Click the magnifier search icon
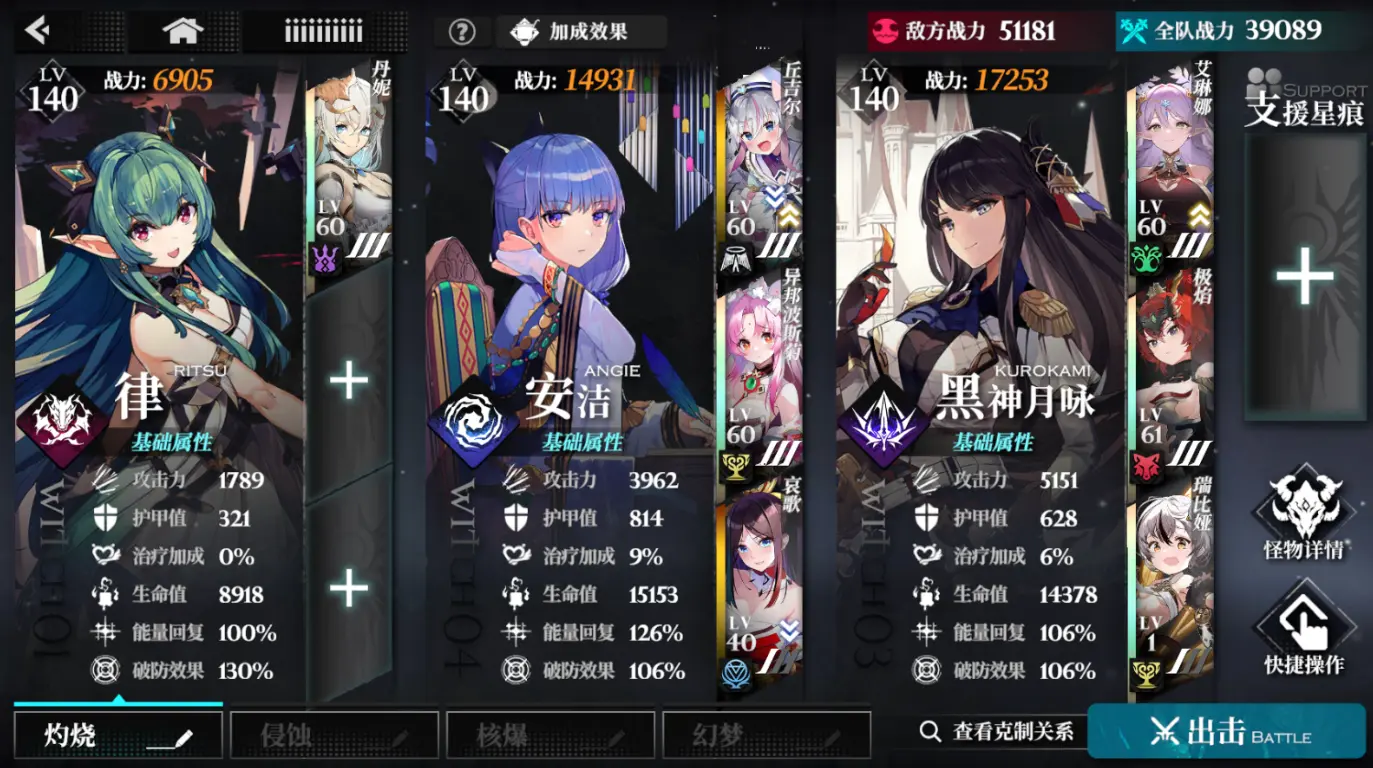Screen dimensions: 1373x768 (x=930, y=732)
